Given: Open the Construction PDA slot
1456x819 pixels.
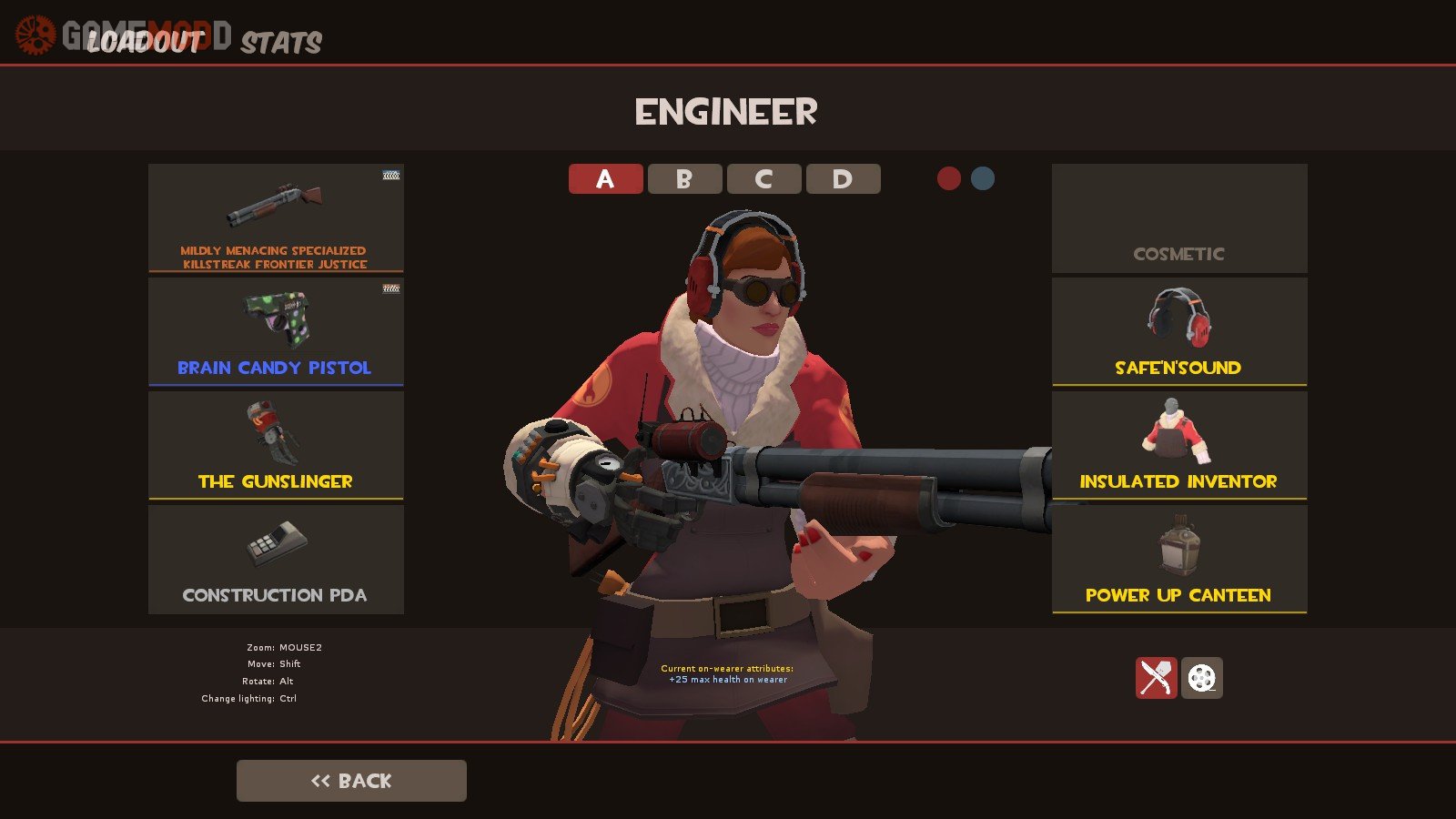Looking at the screenshot, I should click(276, 560).
